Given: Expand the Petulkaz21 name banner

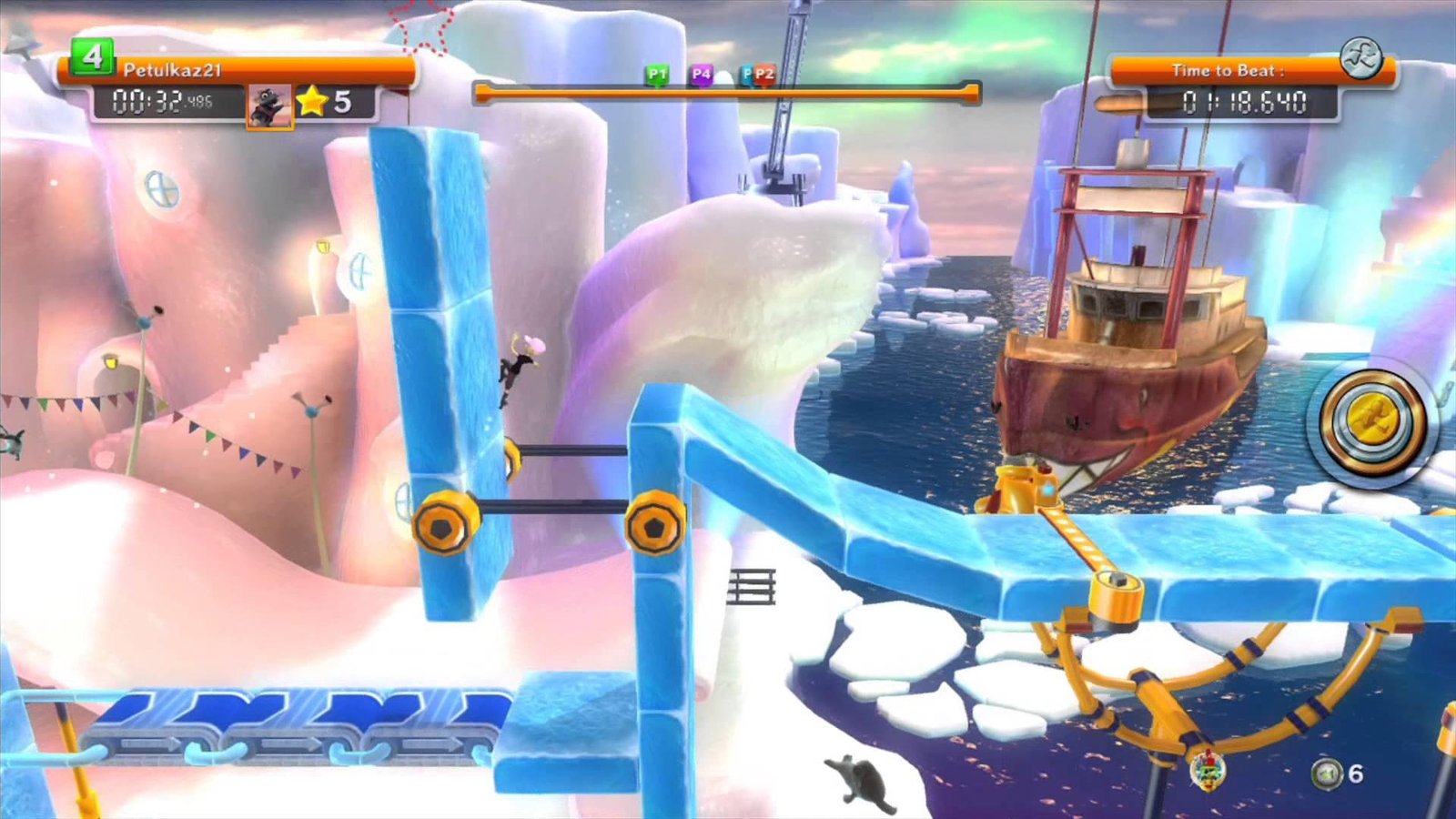Looking at the screenshot, I should coord(241,68).
